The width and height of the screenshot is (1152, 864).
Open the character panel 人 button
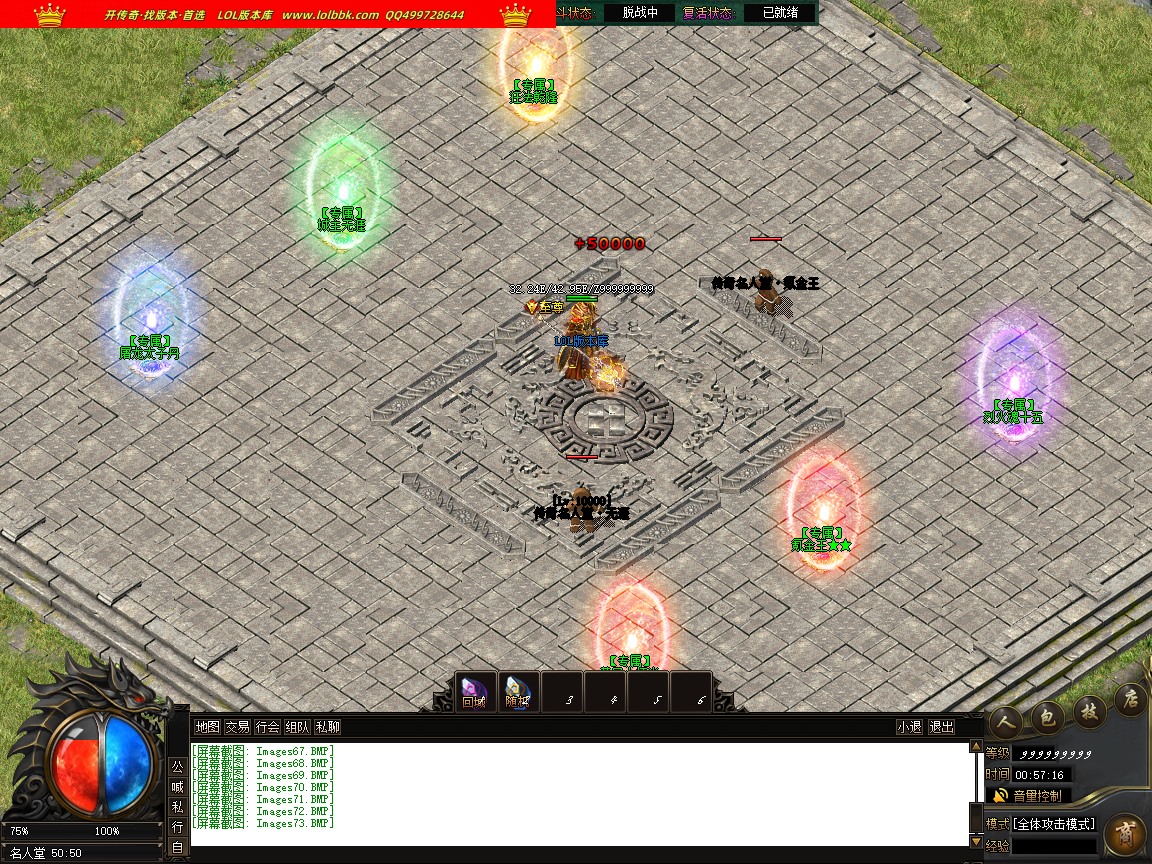point(1004,718)
